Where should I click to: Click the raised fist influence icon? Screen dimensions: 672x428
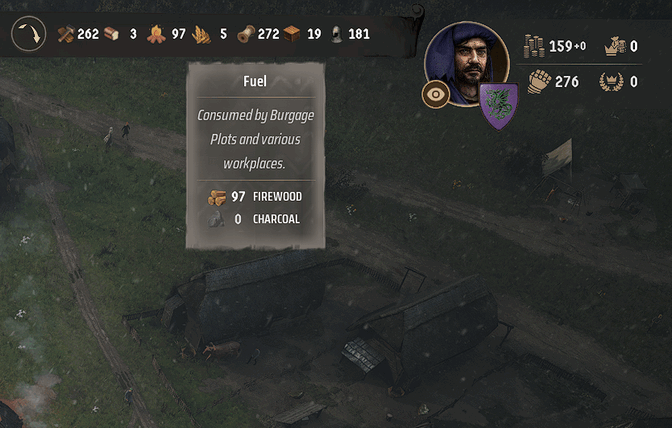click(x=539, y=81)
